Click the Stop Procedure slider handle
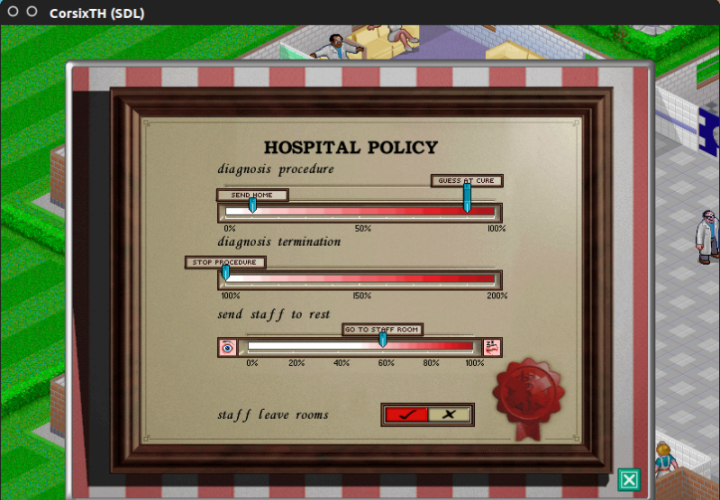 [x=225, y=271]
